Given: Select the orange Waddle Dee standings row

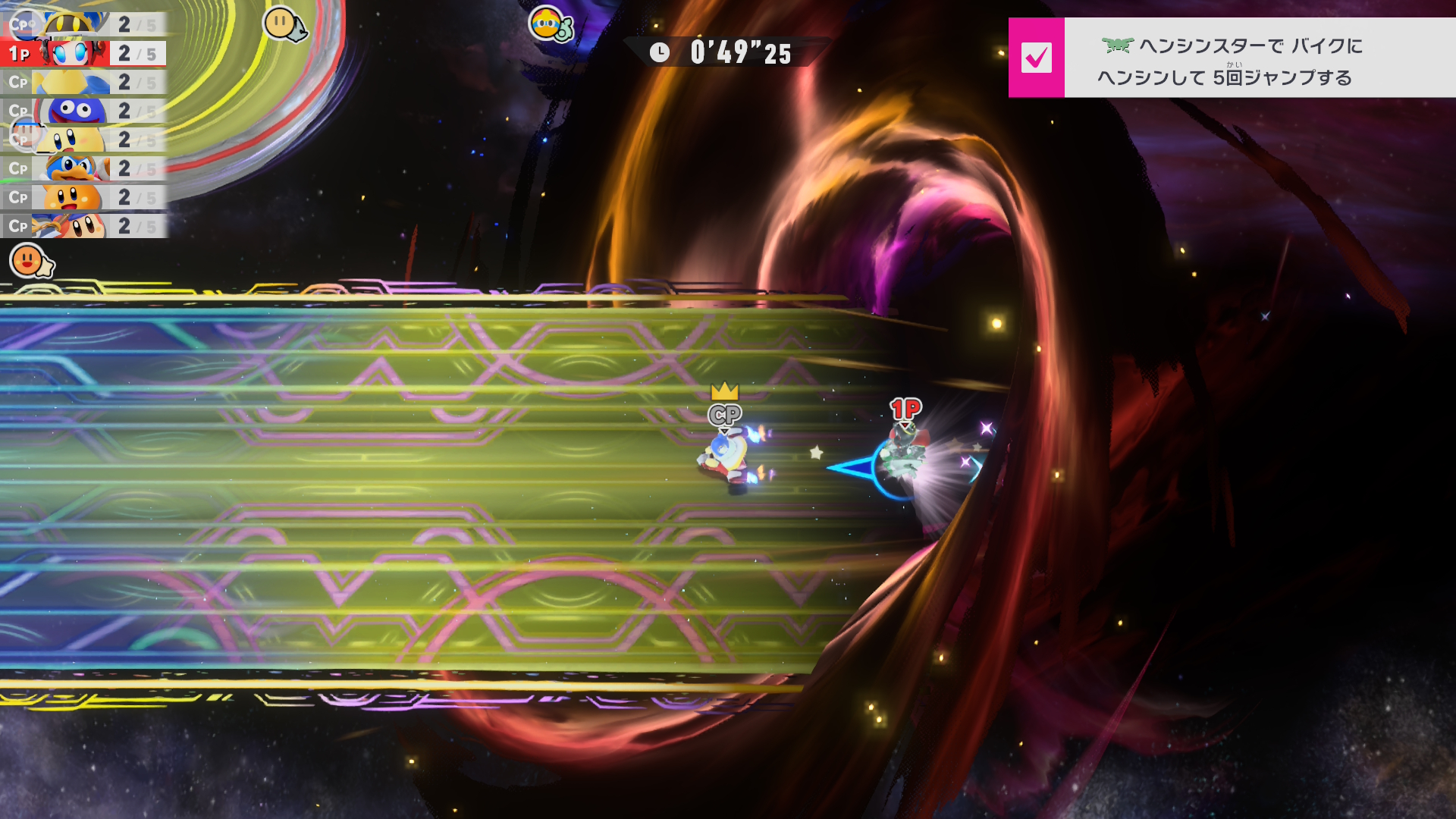Looking at the screenshot, I should click(83, 197).
